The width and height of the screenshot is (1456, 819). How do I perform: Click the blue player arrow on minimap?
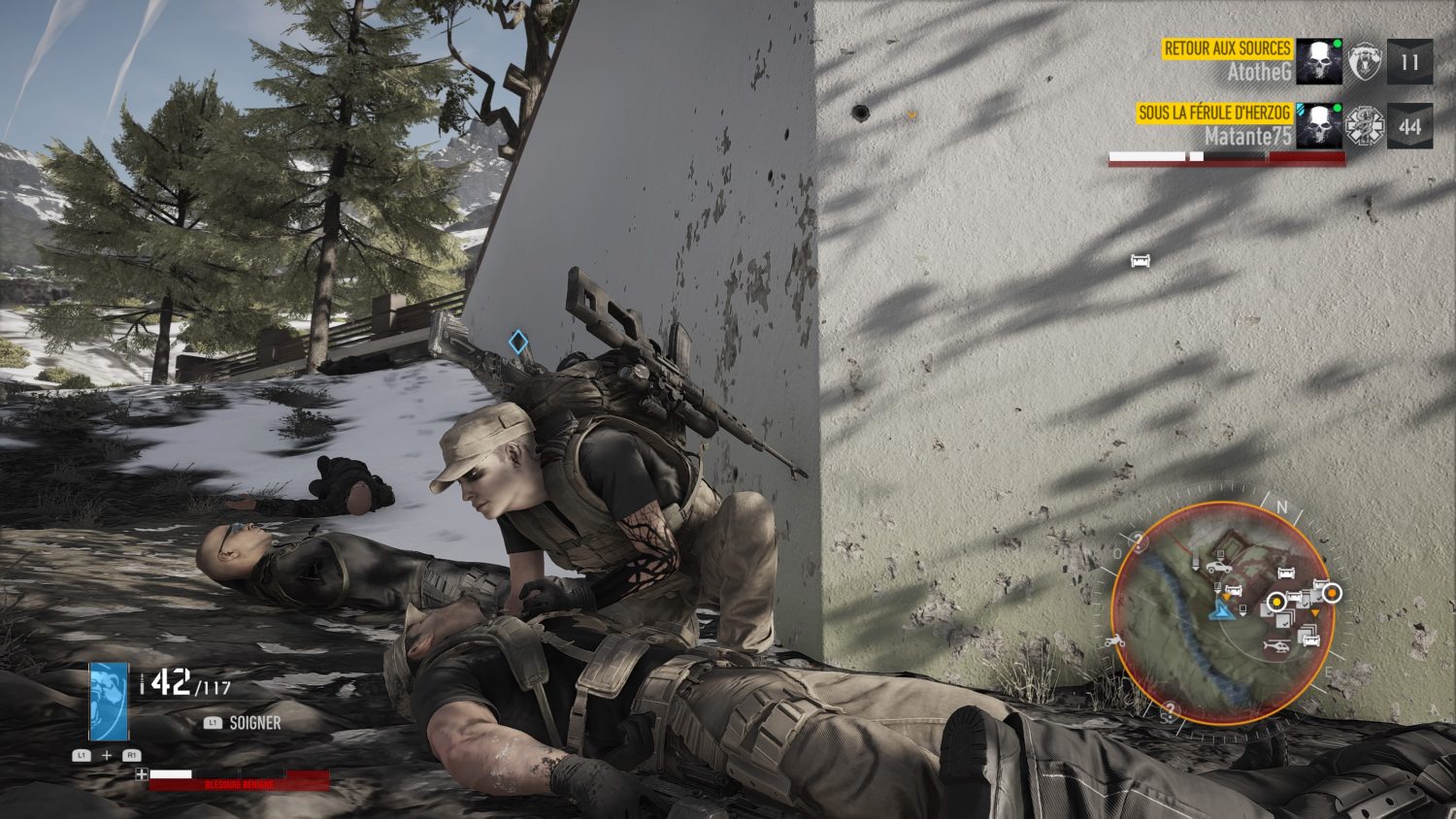[1219, 609]
